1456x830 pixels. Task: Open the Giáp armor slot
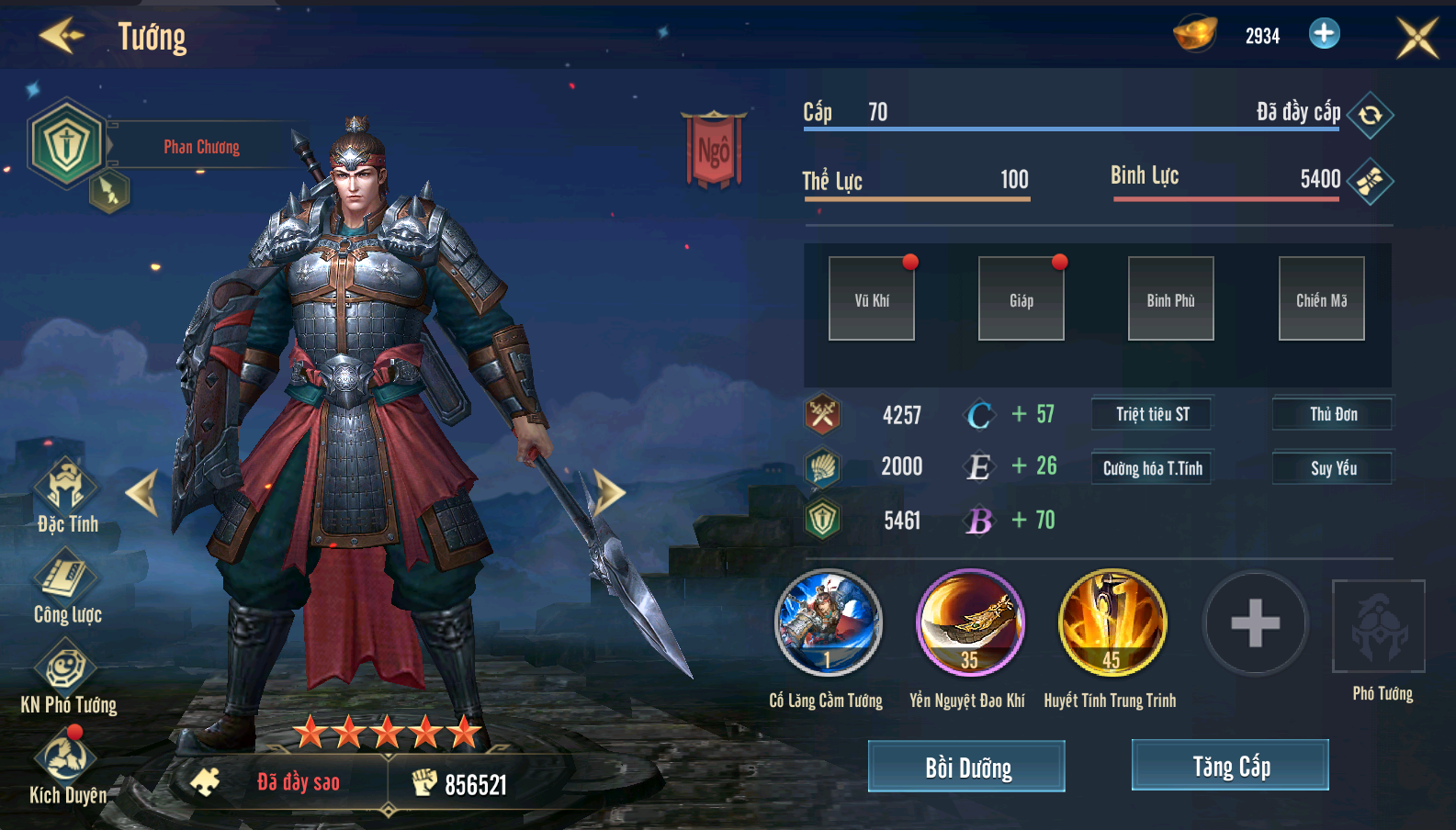tap(1021, 299)
